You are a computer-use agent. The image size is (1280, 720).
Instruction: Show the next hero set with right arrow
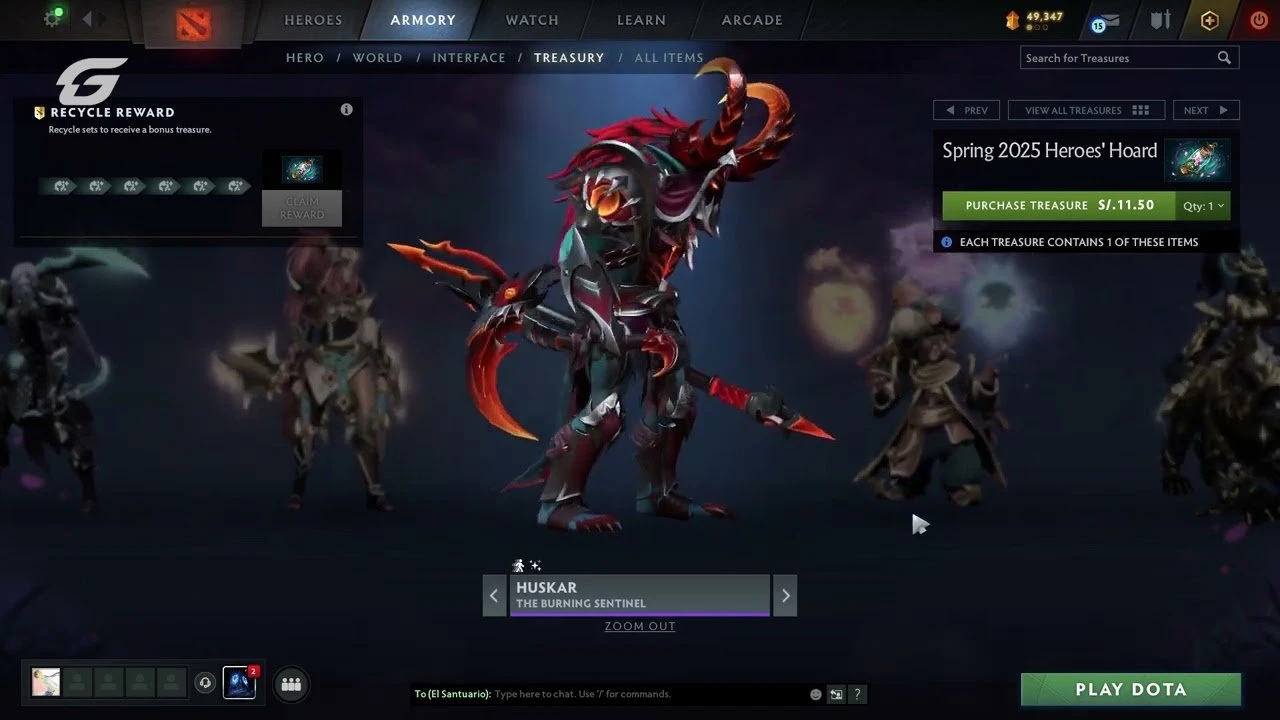785,596
